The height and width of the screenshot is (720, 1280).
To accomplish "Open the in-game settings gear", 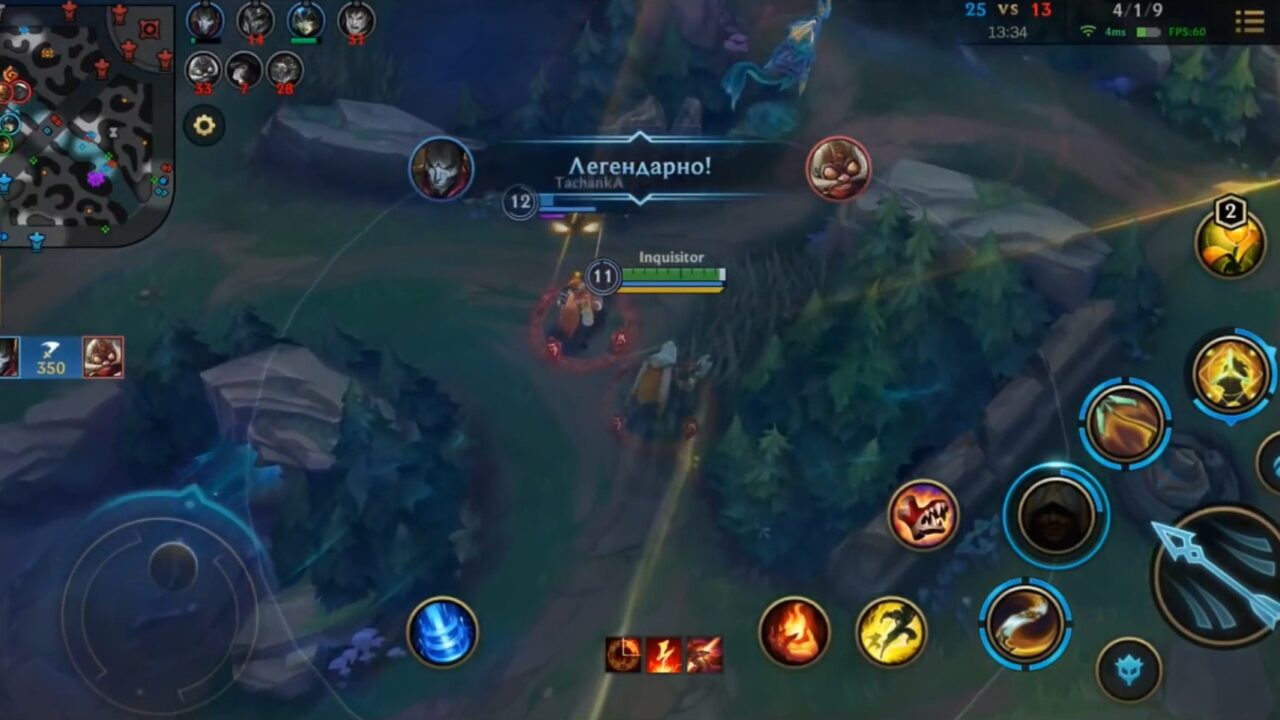I will [x=203, y=124].
